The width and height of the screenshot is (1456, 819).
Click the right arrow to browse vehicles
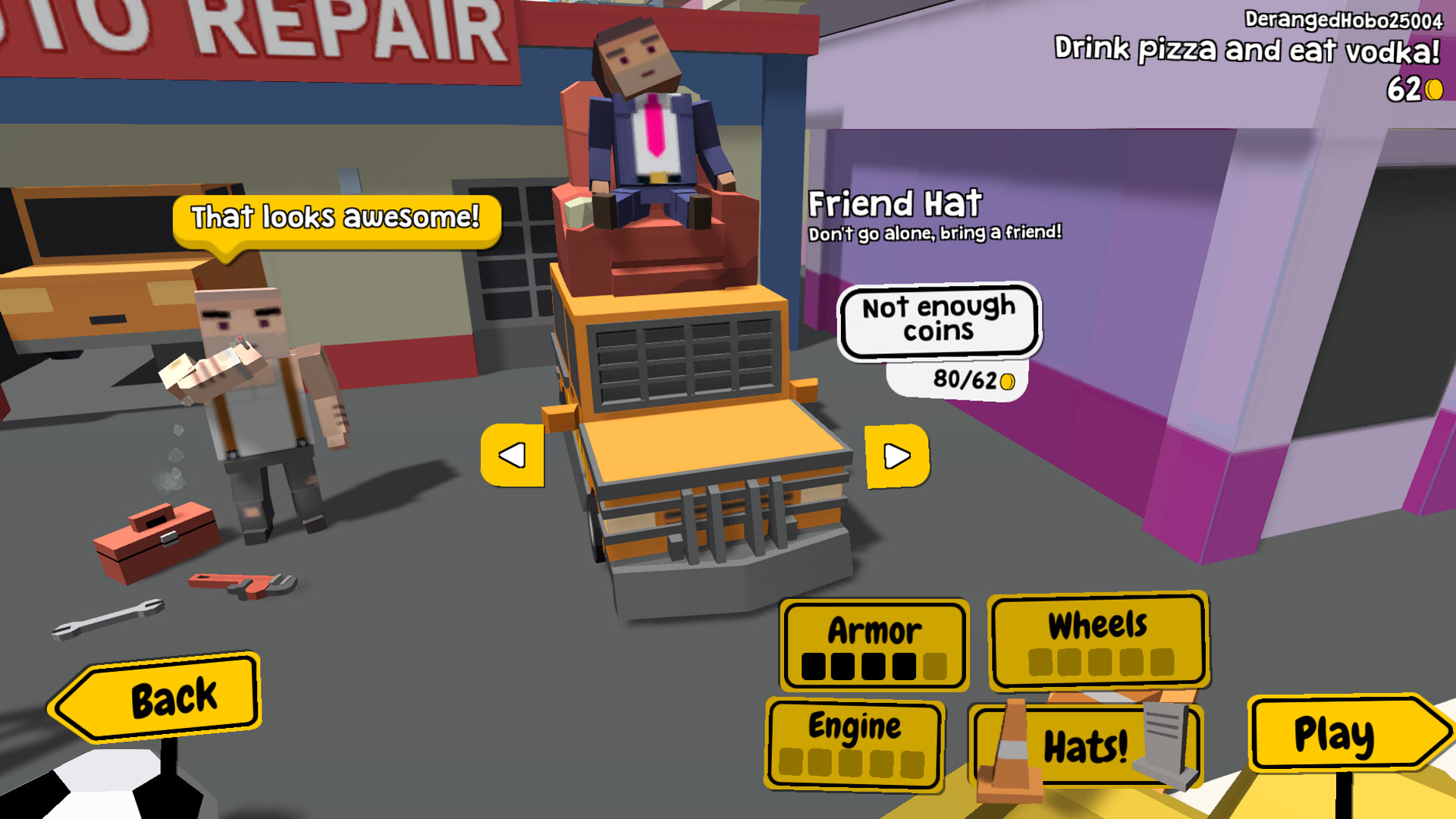click(x=897, y=457)
